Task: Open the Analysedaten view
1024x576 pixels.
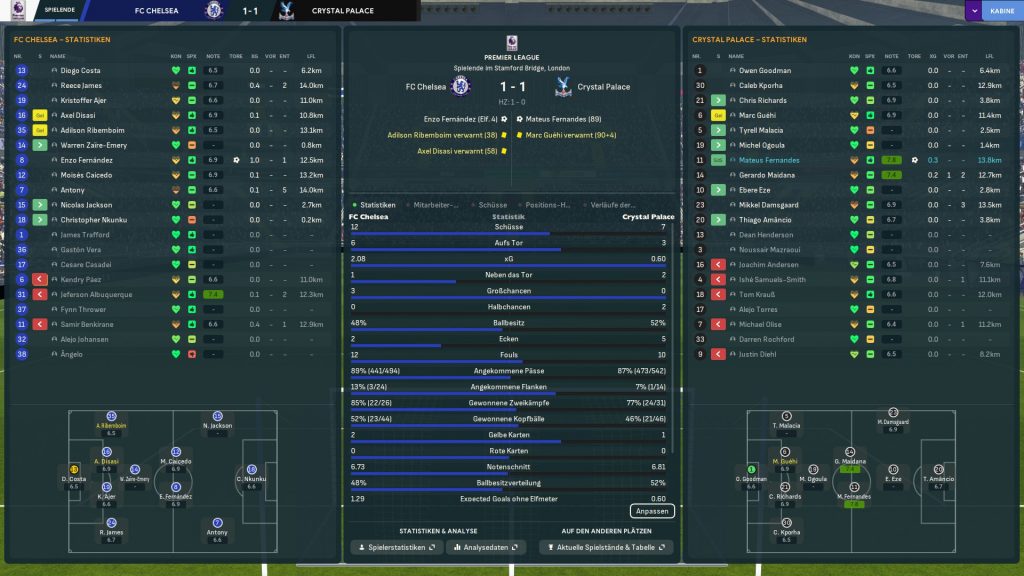Action: (486, 548)
